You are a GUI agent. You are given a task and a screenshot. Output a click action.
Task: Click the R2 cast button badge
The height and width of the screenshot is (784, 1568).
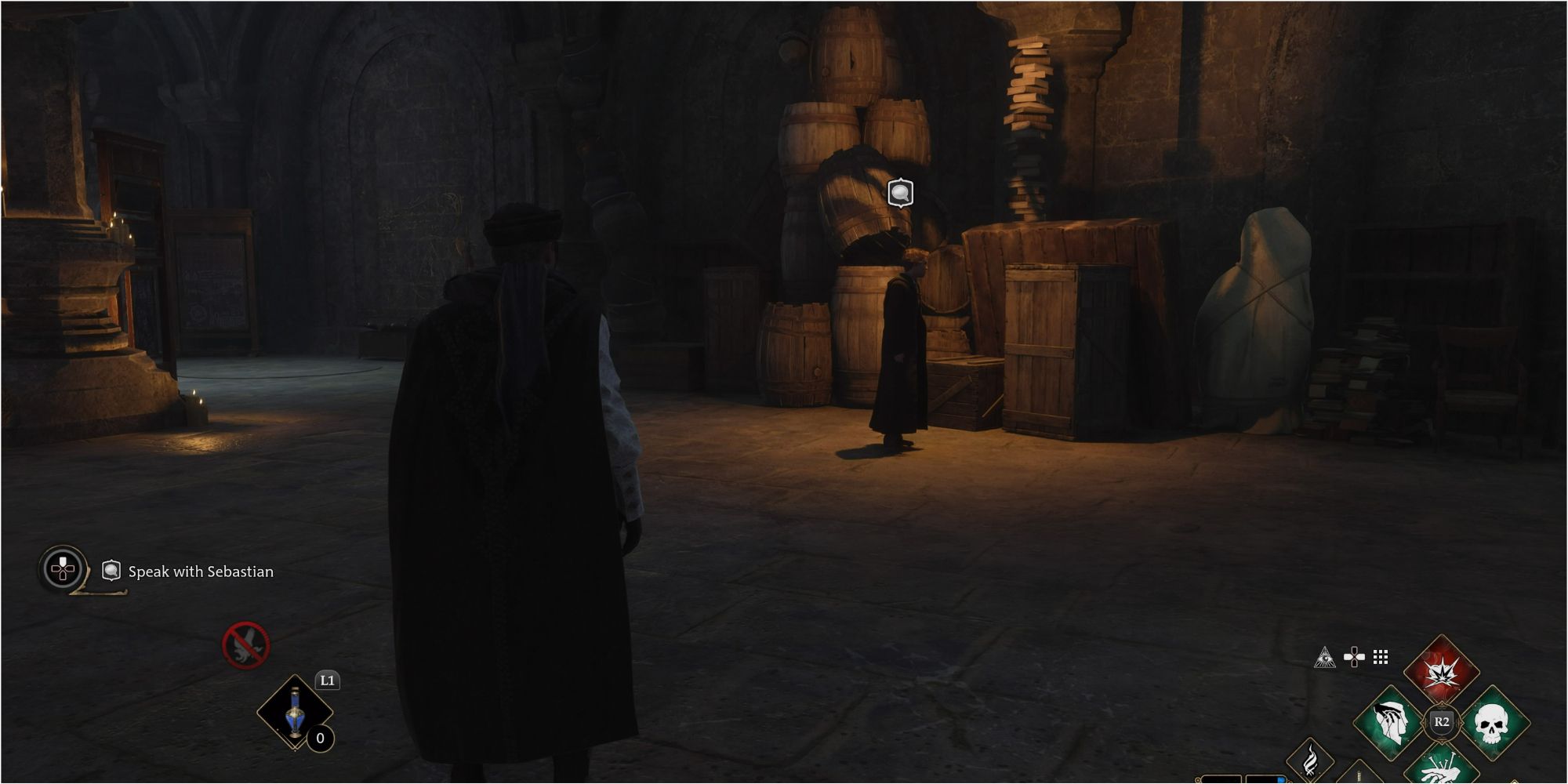point(1441,724)
